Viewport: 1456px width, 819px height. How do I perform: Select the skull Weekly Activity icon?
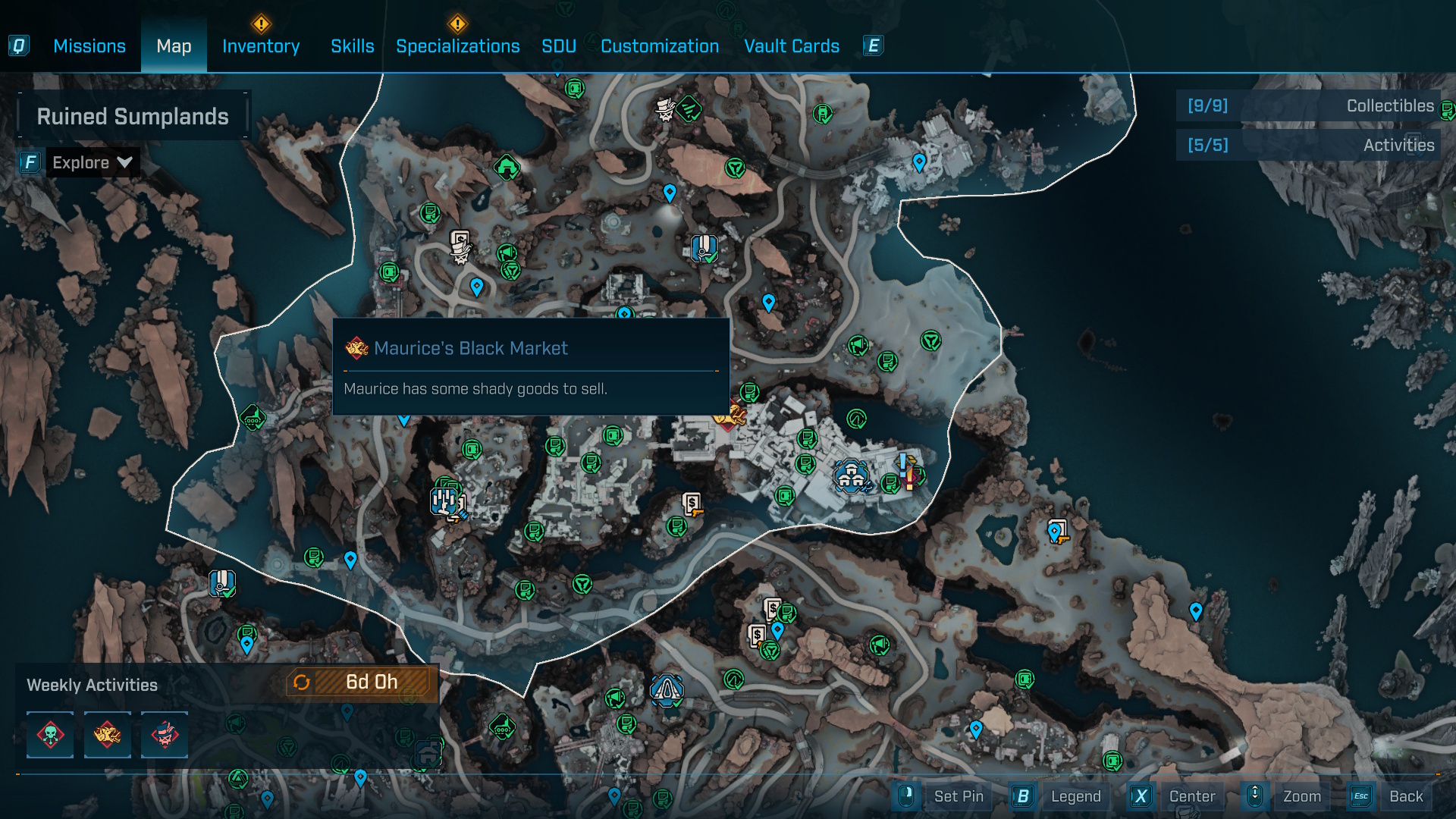tap(50, 735)
